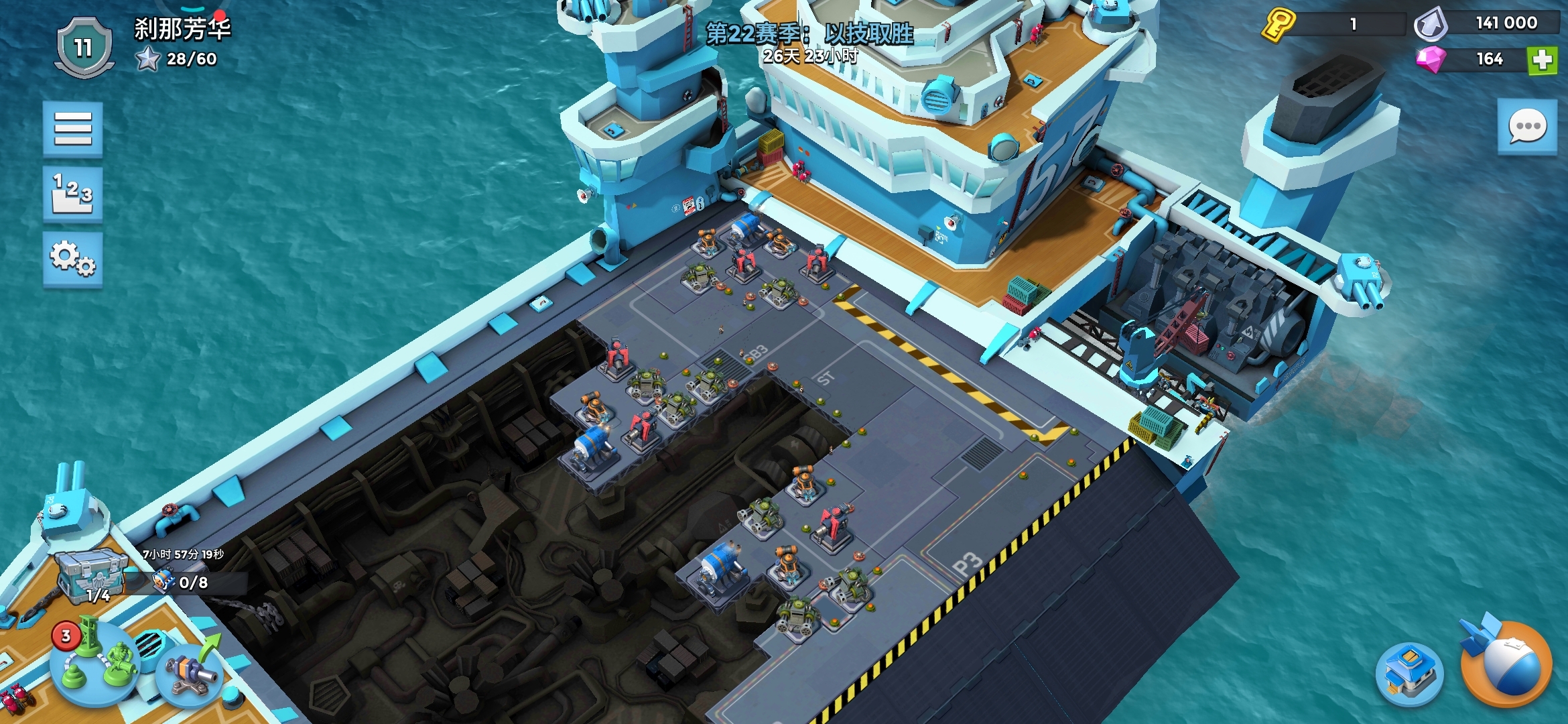Buy more gems with green plus
1568x724 pixels.
coord(1542,60)
